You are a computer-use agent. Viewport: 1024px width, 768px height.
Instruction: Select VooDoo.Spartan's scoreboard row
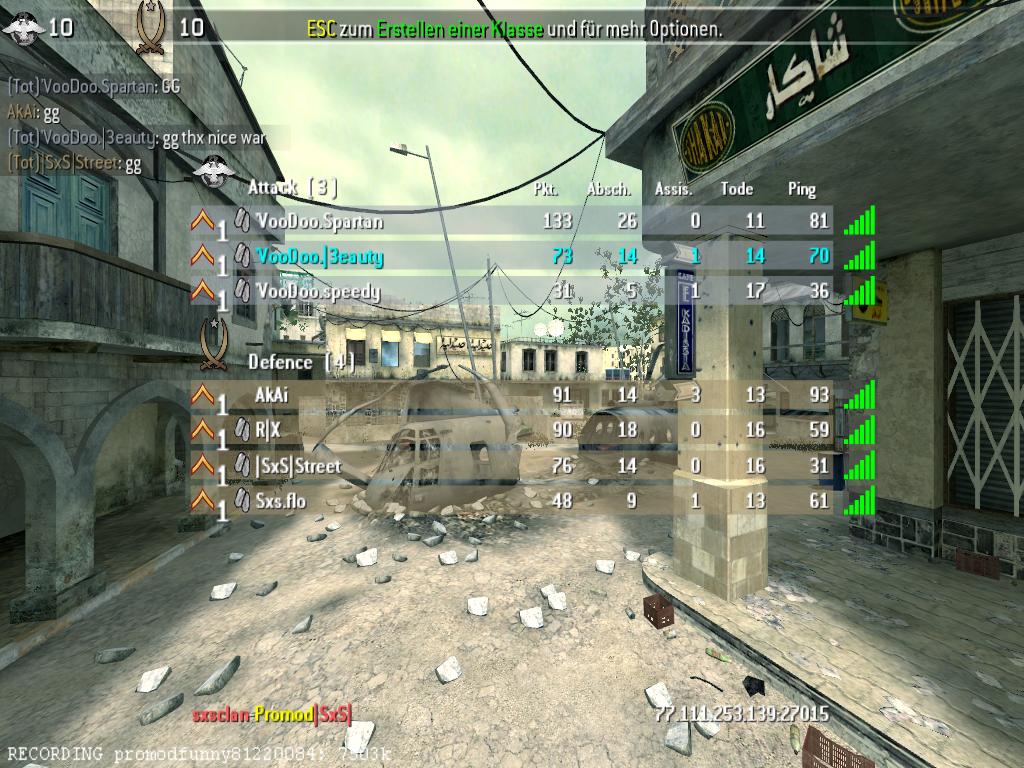[x=318, y=221]
